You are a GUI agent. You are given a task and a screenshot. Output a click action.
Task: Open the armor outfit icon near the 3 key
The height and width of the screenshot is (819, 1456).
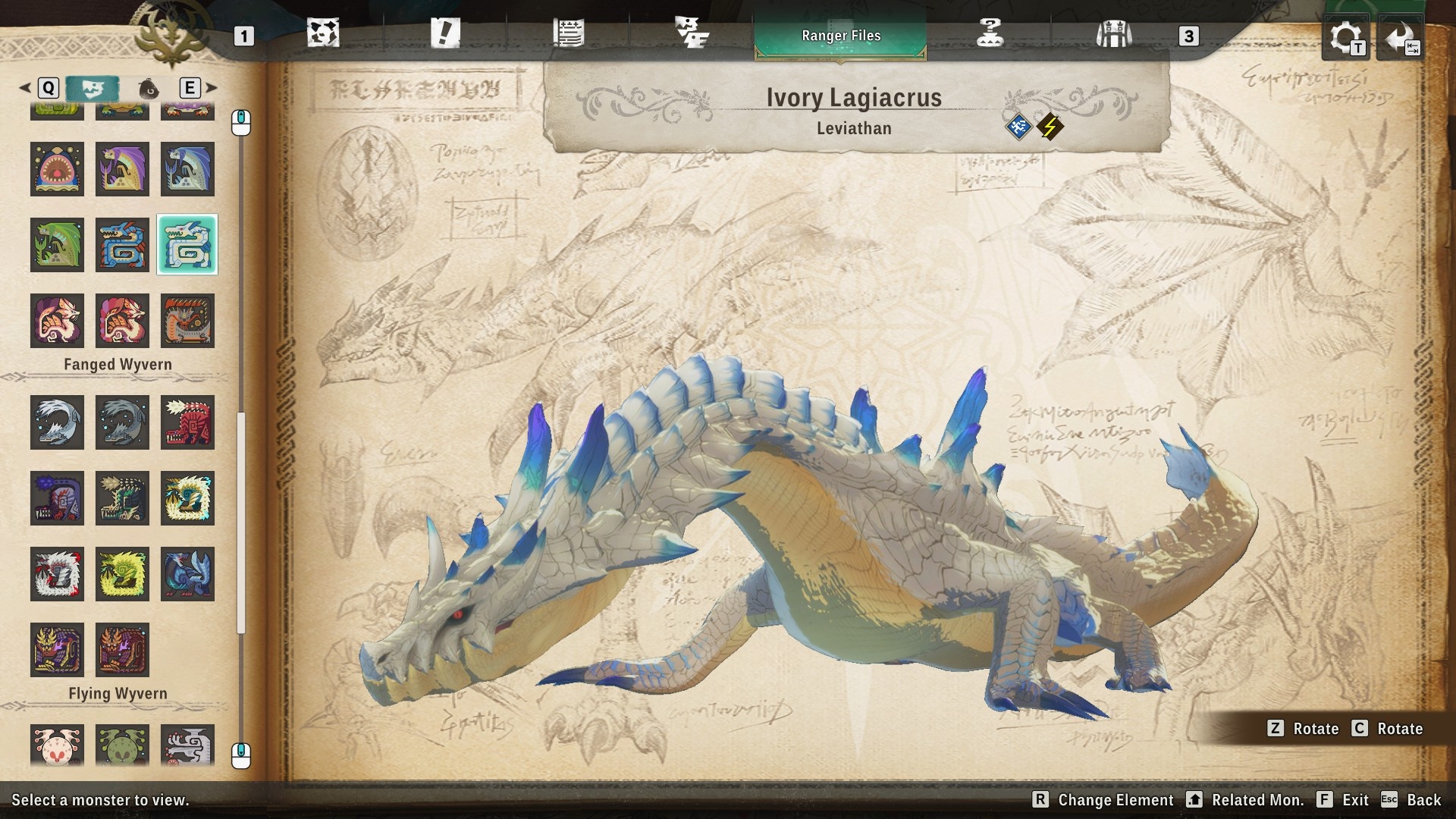1112,34
